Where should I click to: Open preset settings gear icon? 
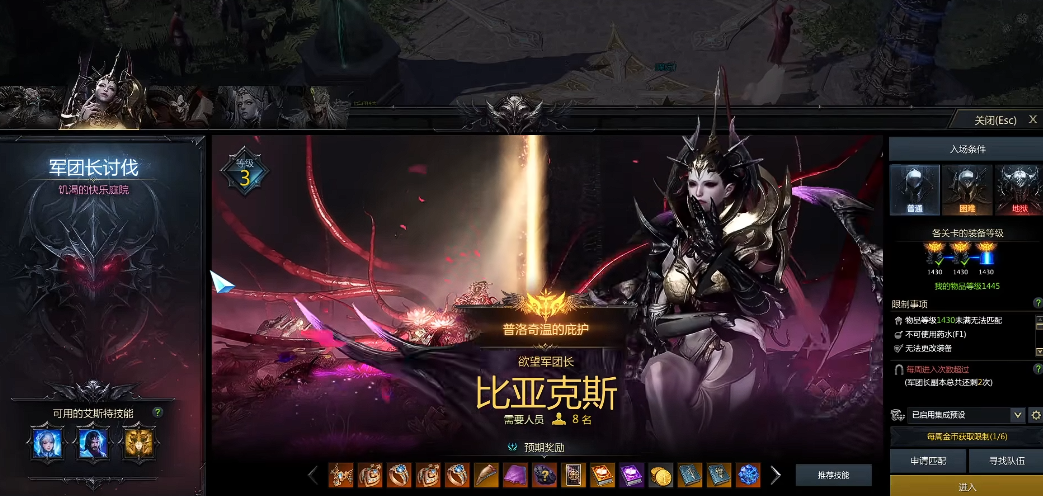[1035, 415]
